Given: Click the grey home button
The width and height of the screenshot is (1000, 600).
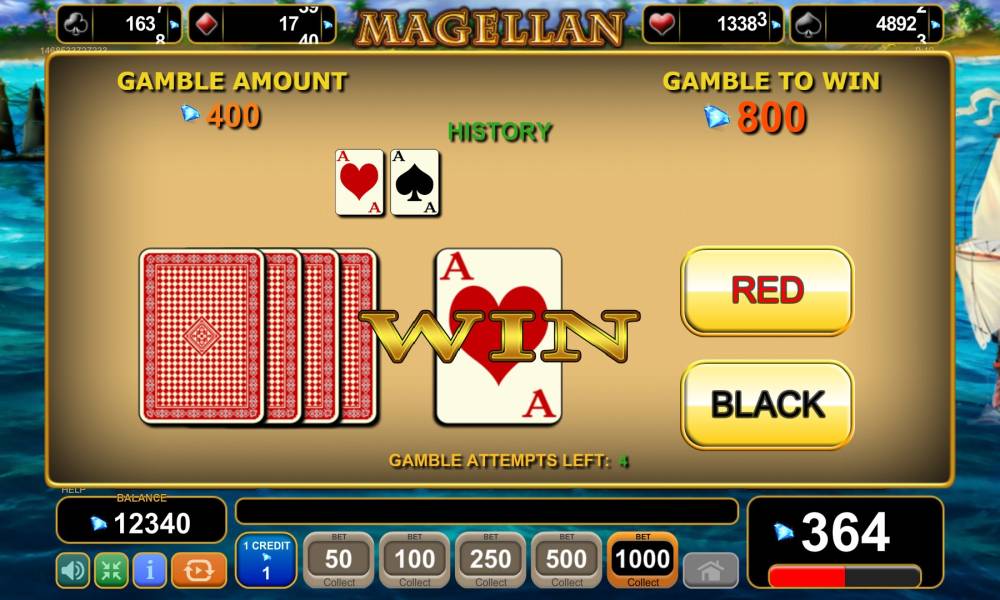Looking at the screenshot, I should 710,571.
